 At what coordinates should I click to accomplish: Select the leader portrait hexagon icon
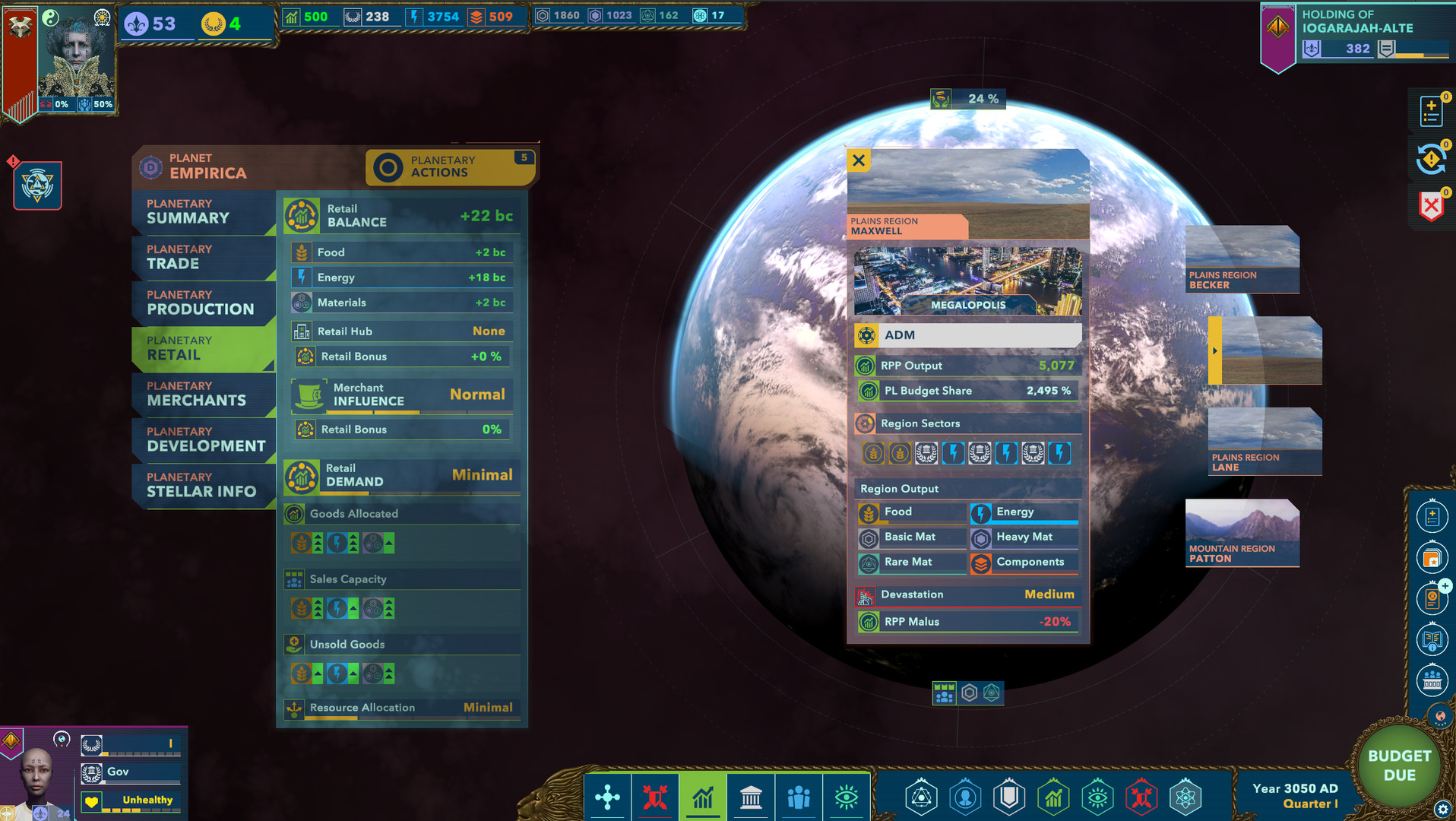point(965,797)
